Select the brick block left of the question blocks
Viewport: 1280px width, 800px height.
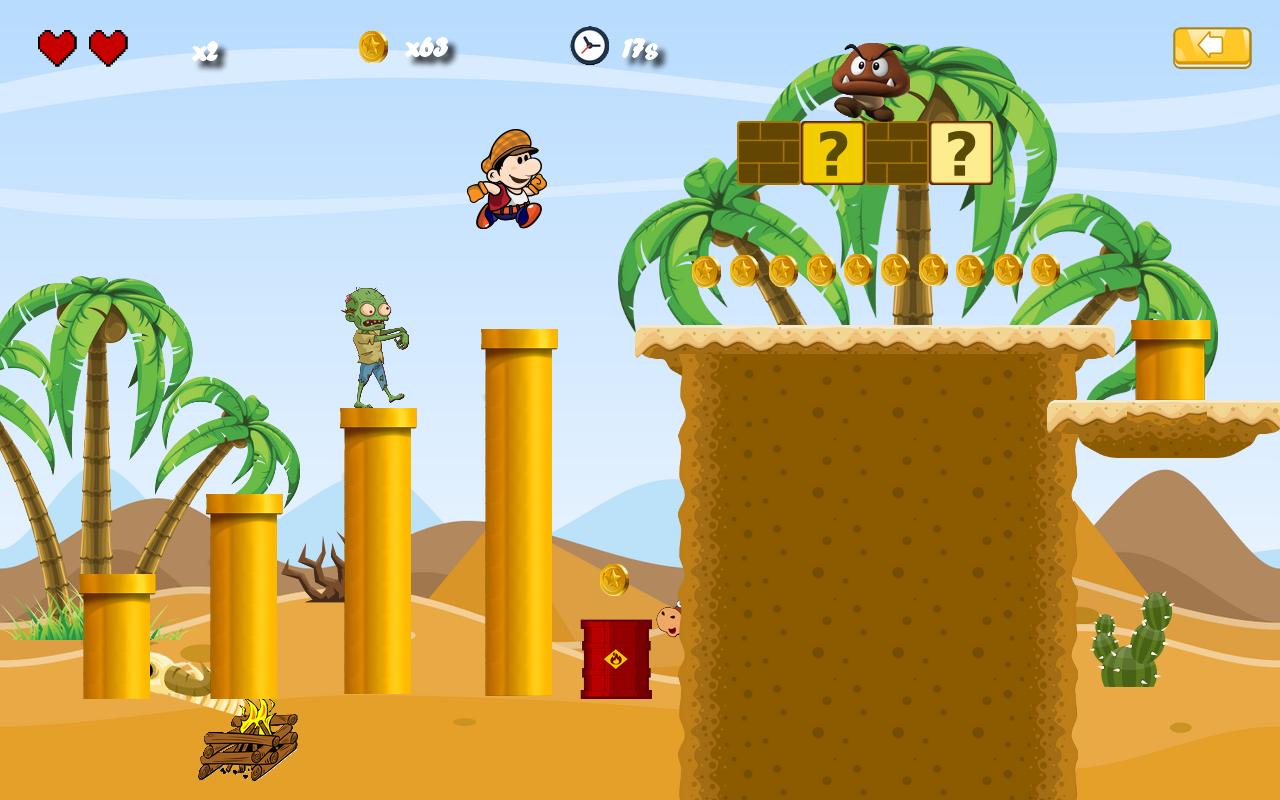point(768,152)
